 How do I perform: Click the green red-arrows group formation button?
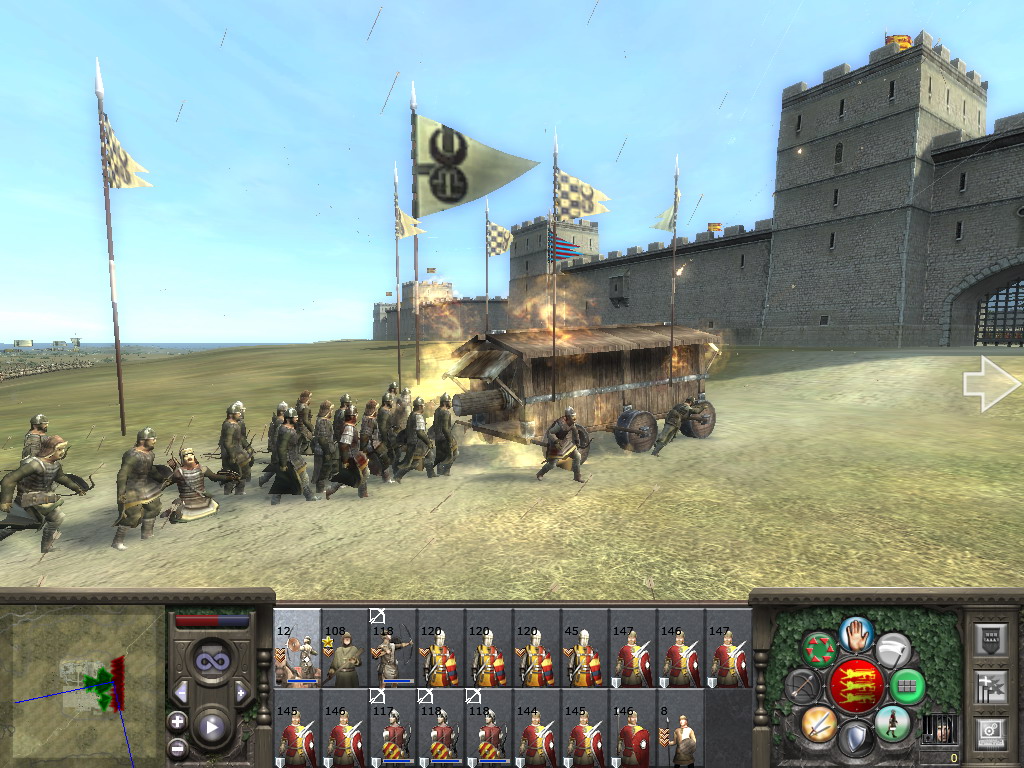821,648
